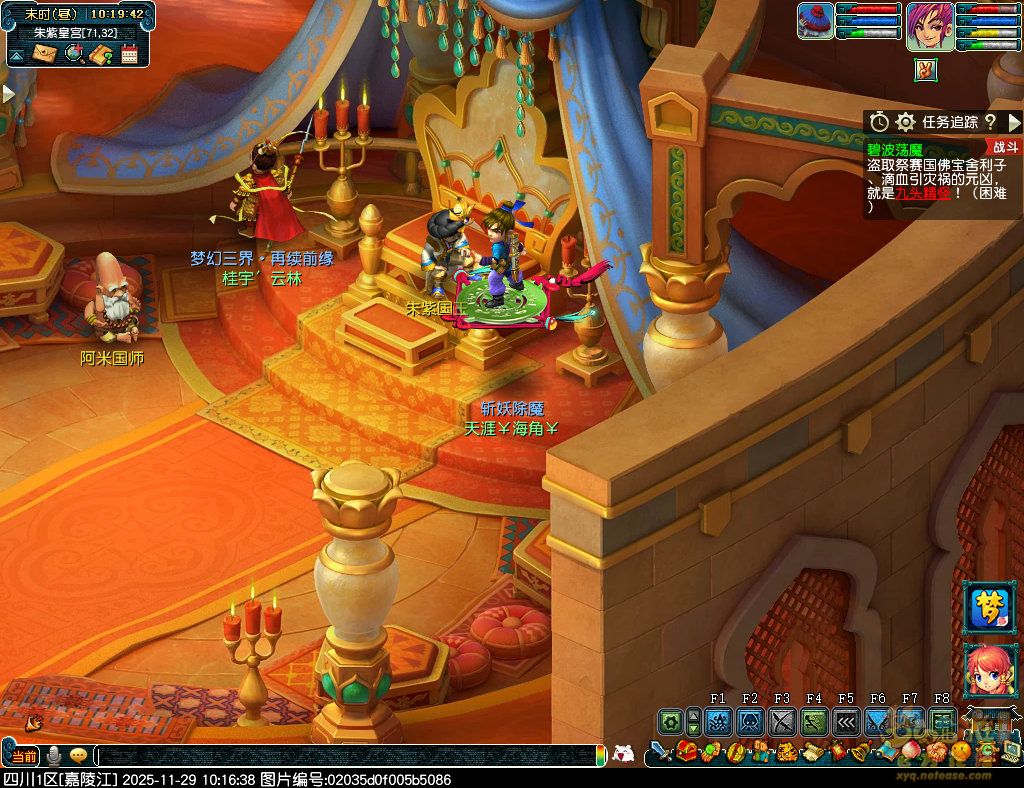
Task: Open the blue 梦 icon button
Action: tap(990, 608)
